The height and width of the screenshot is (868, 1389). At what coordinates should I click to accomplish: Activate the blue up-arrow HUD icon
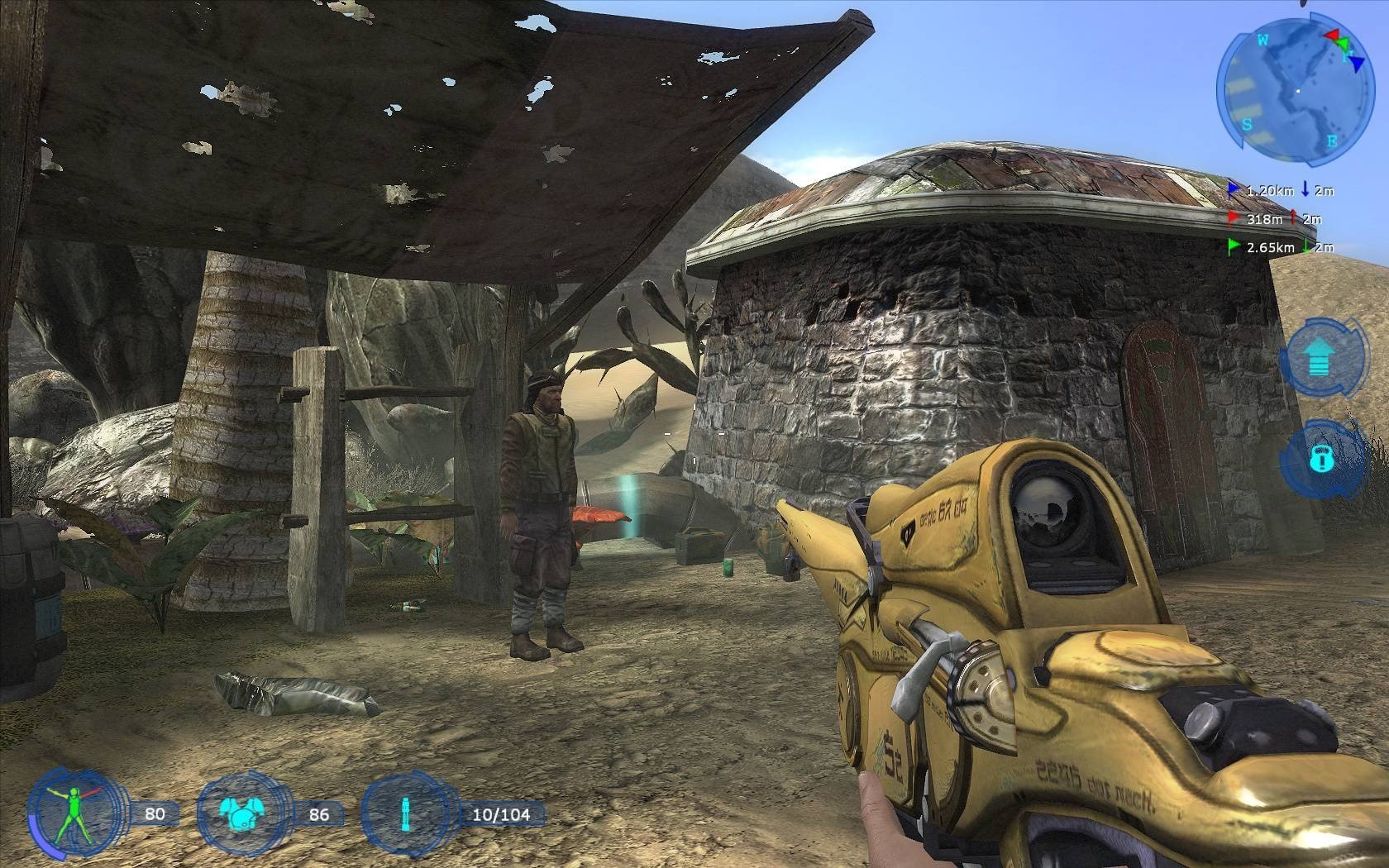(1318, 359)
